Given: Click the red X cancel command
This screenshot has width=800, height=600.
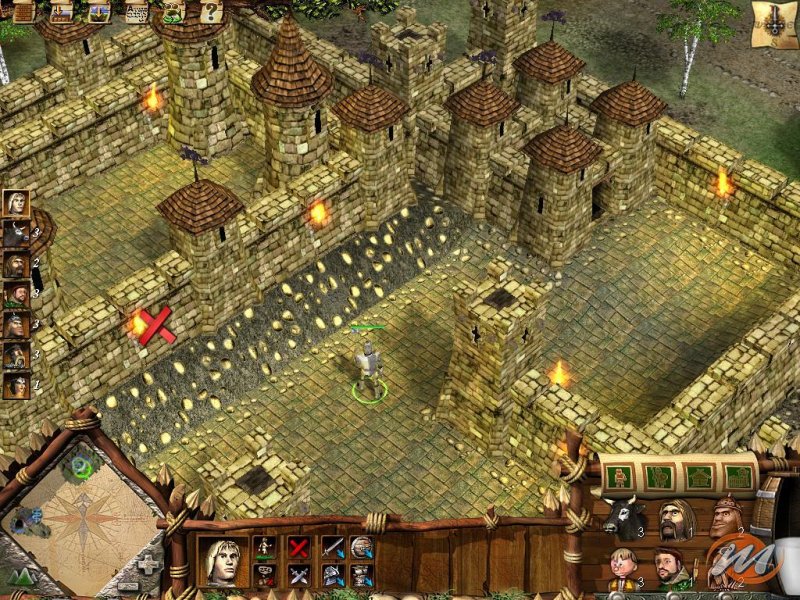Looking at the screenshot, I should coord(298,547).
